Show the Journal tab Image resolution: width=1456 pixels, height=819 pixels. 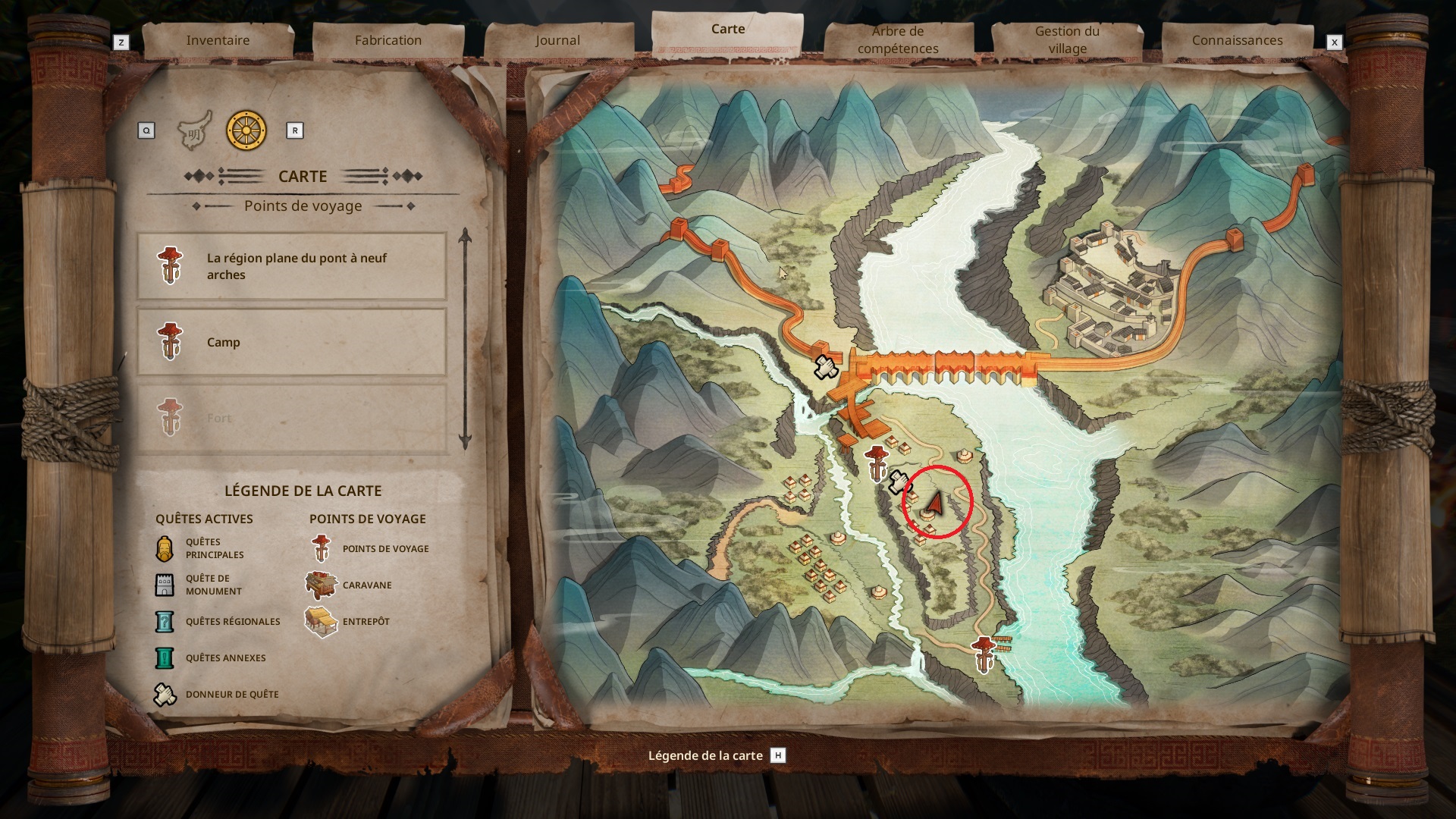pyautogui.click(x=557, y=40)
